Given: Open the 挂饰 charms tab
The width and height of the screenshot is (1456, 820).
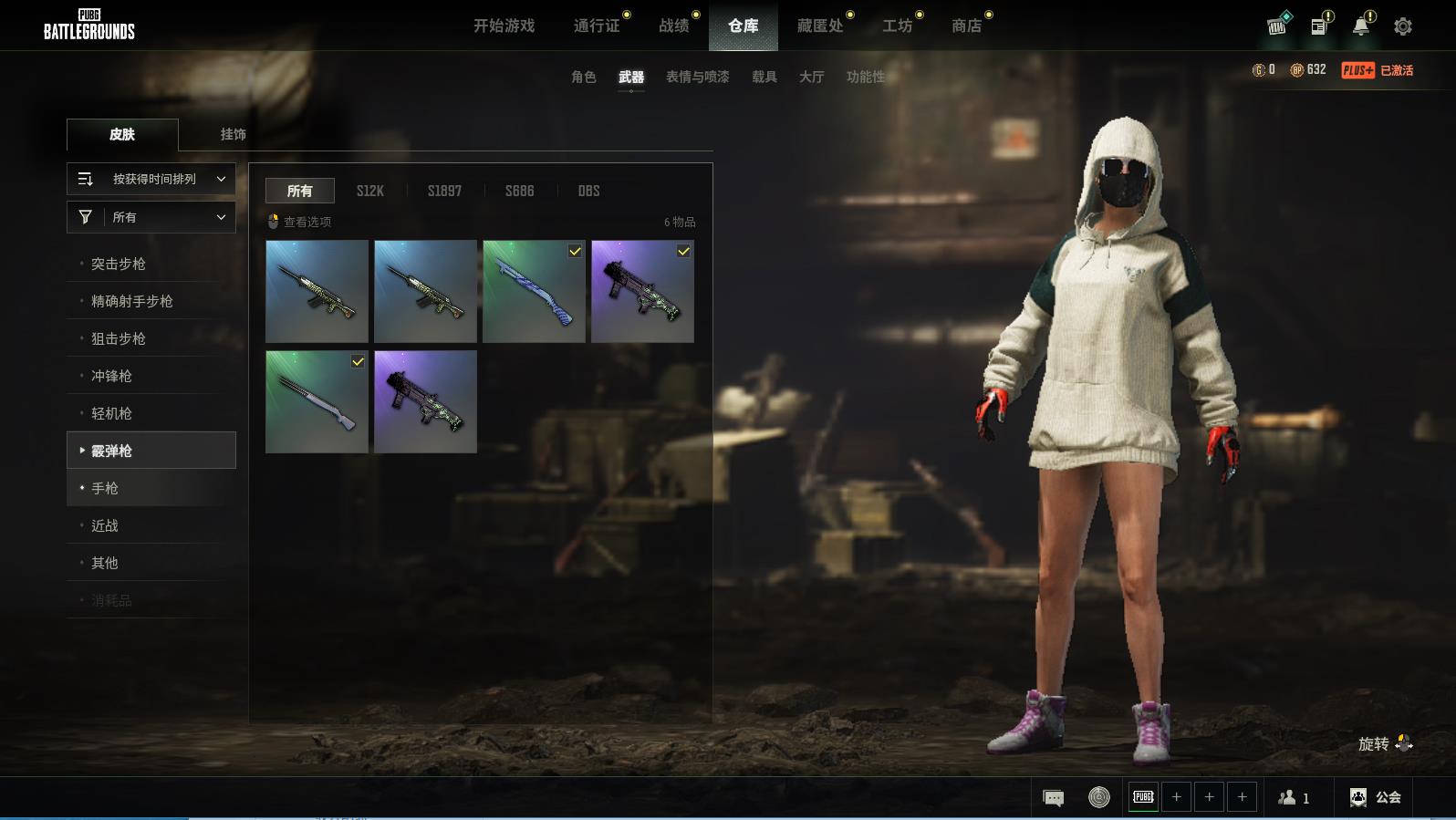Looking at the screenshot, I should pyautogui.click(x=233, y=134).
